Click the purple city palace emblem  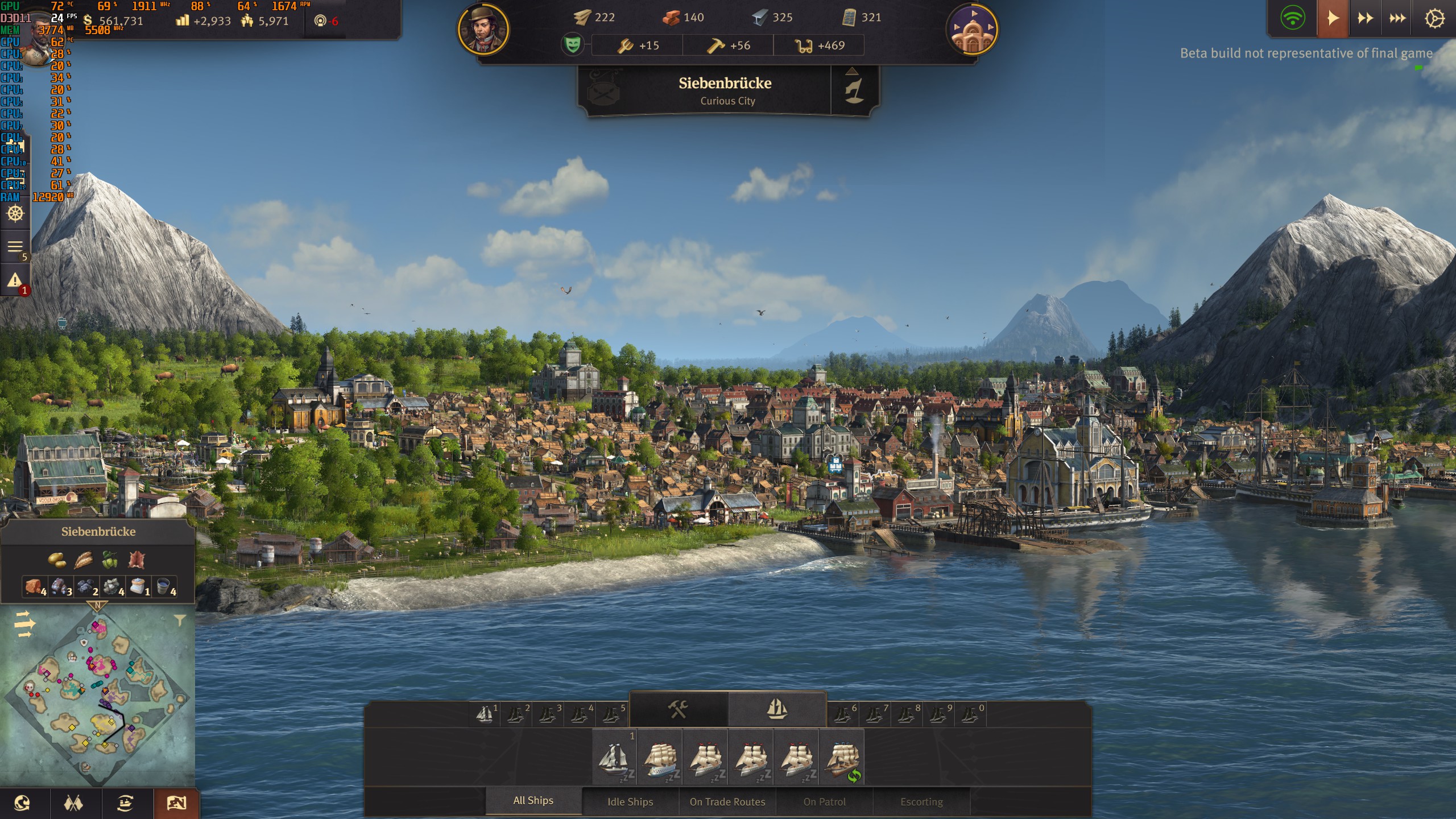(x=972, y=30)
